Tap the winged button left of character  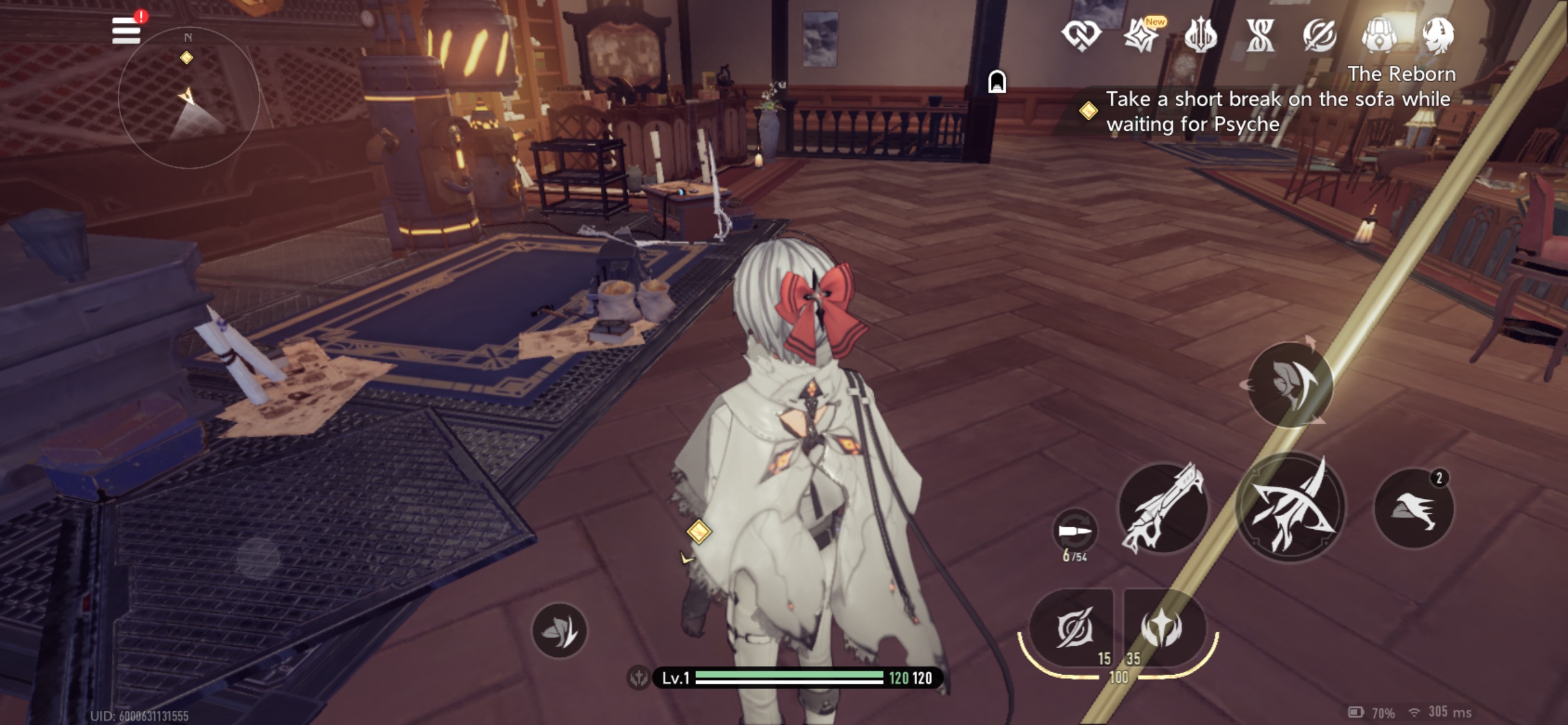point(559,631)
